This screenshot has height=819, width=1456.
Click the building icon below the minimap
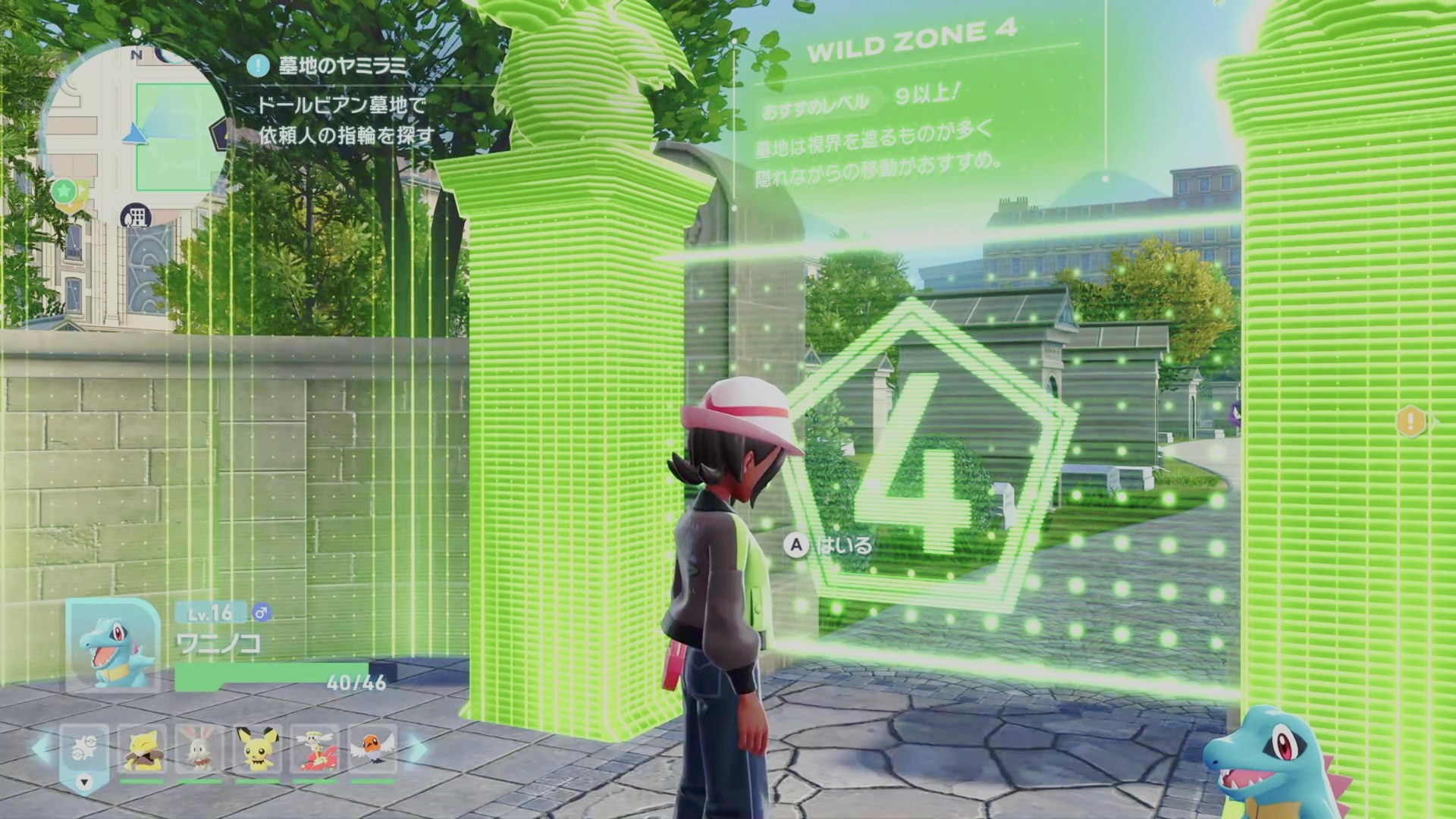click(136, 218)
